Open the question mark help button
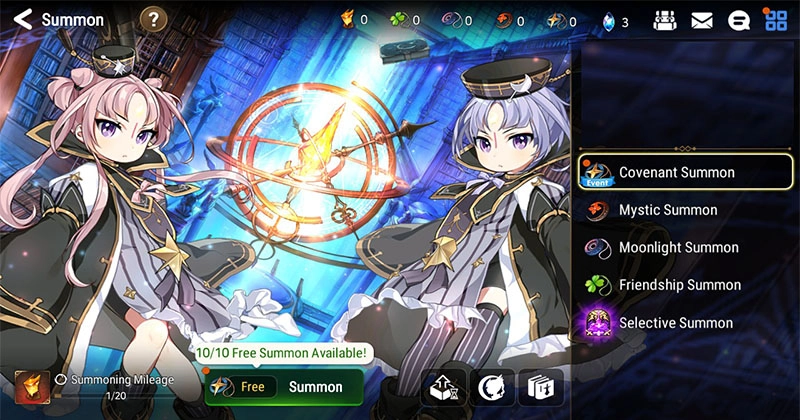Viewport: 800px width, 420px height. tap(152, 19)
